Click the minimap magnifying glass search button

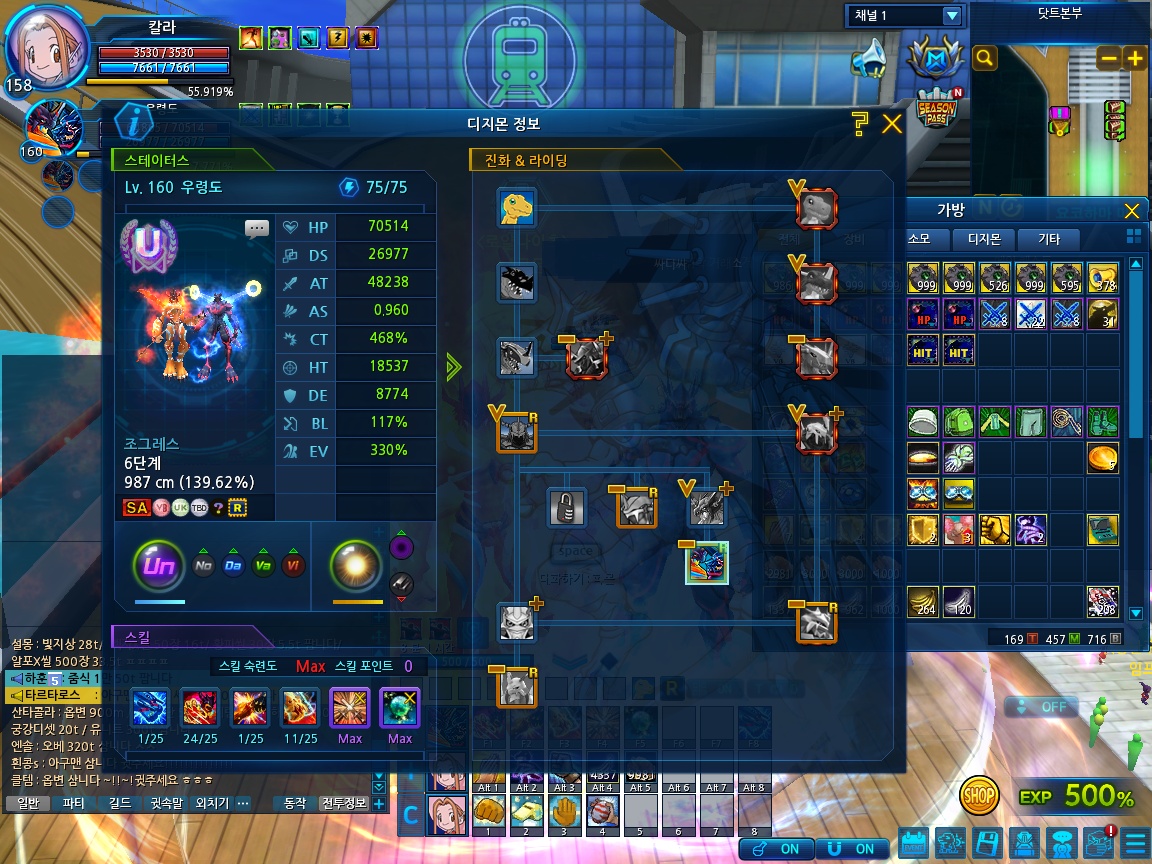point(985,58)
